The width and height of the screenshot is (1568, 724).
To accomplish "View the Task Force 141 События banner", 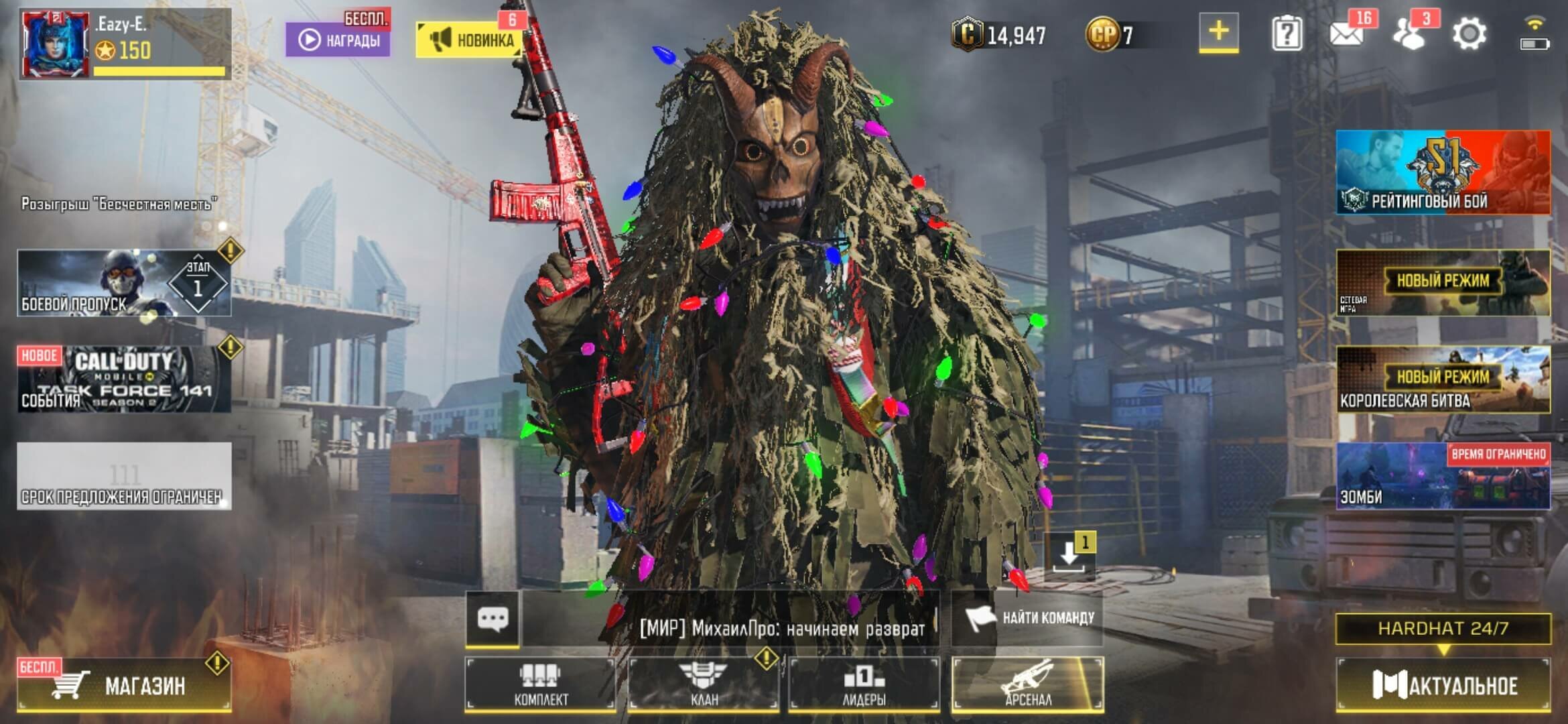I will [124, 379].
